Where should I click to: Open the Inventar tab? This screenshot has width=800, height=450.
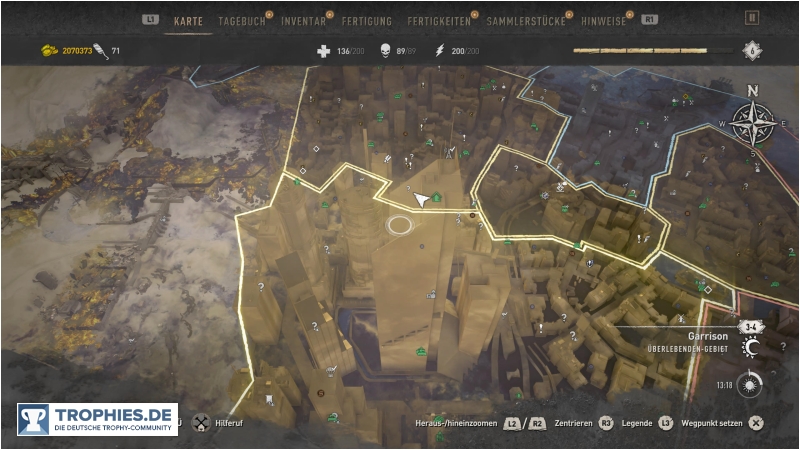(x=303, y=19)
